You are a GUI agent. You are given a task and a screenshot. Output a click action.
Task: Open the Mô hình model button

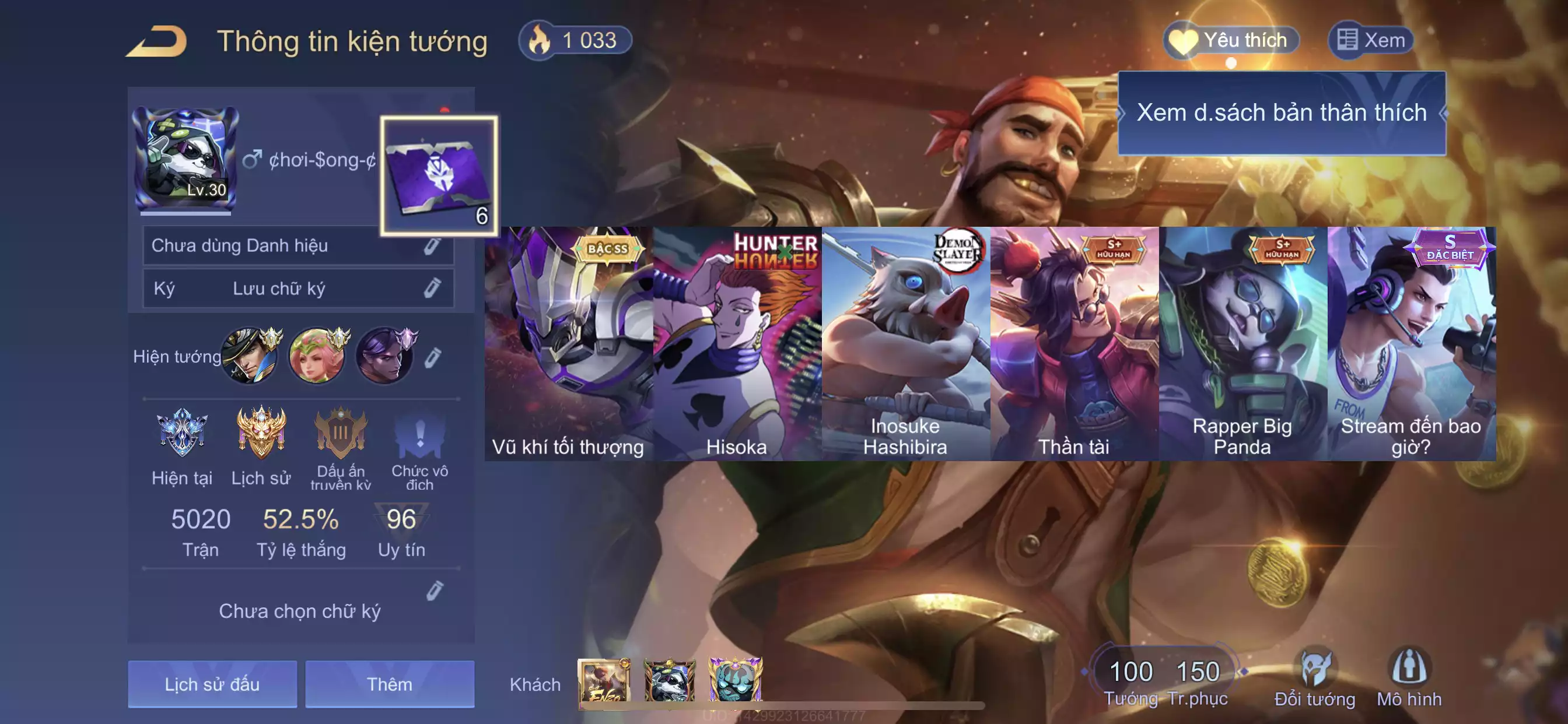(1409, 678)
